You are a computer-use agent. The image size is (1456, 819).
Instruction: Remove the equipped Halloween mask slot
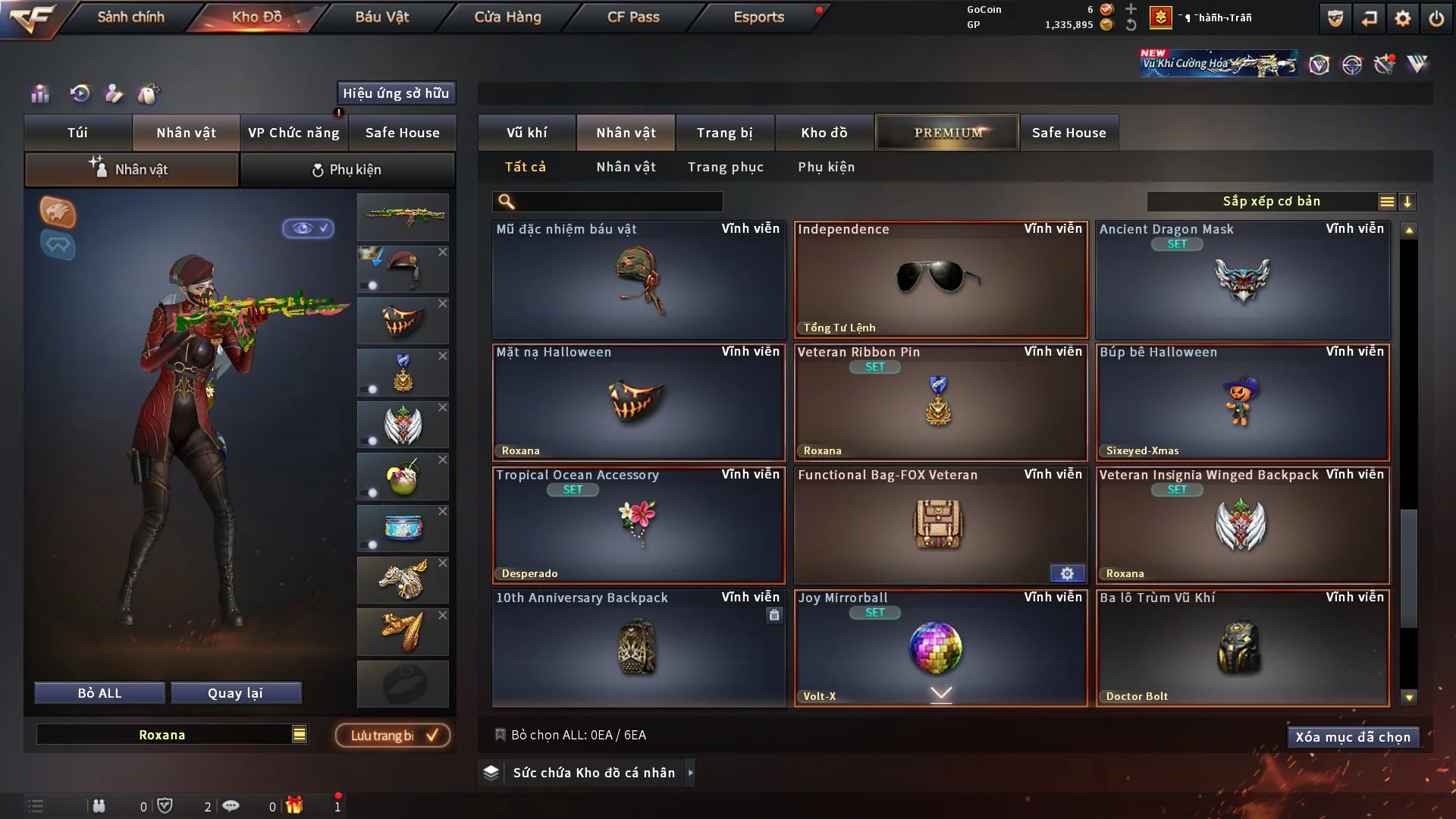point(443,303)
